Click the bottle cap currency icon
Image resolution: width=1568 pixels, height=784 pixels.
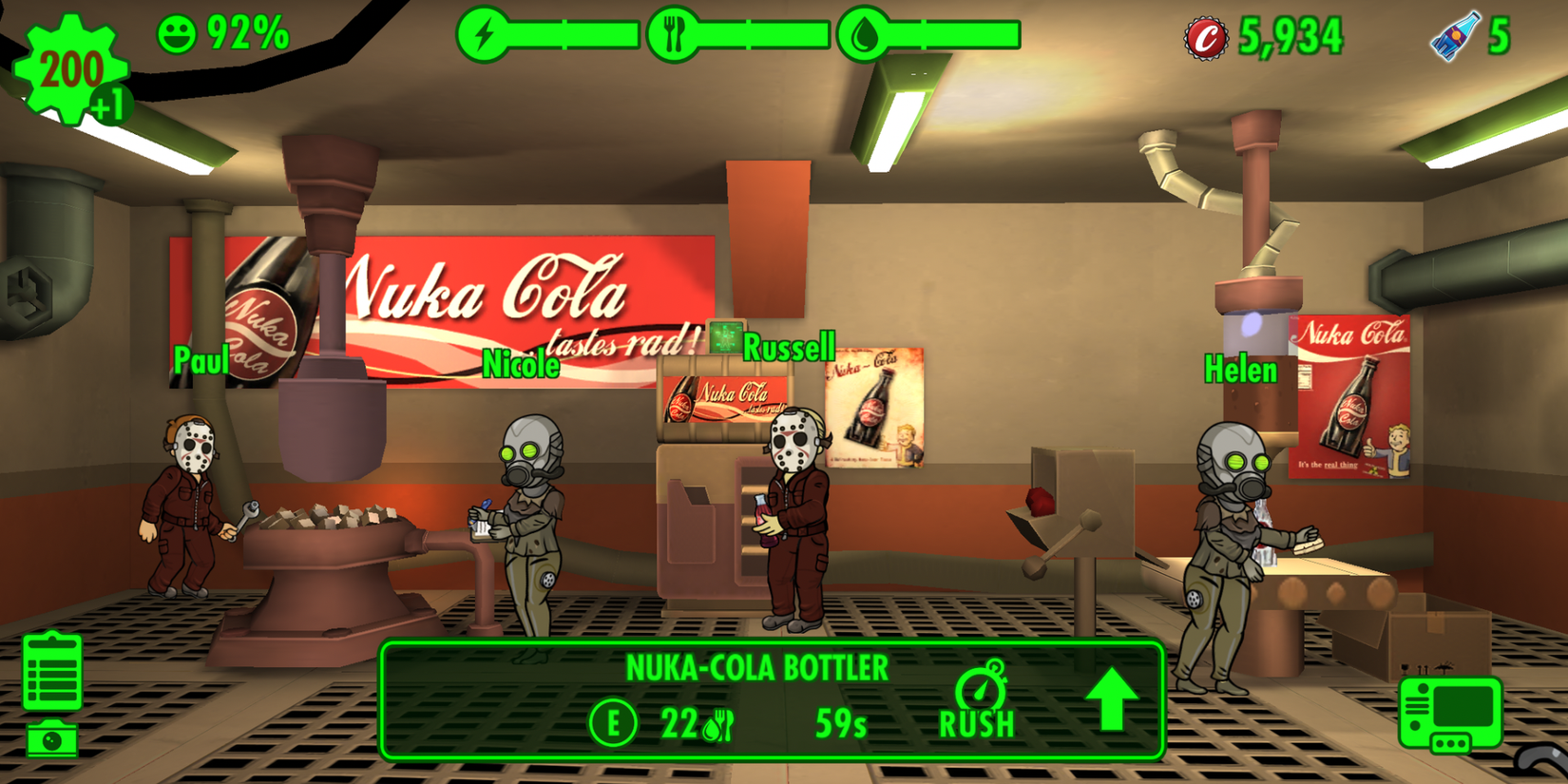[x=1205, y=36]
